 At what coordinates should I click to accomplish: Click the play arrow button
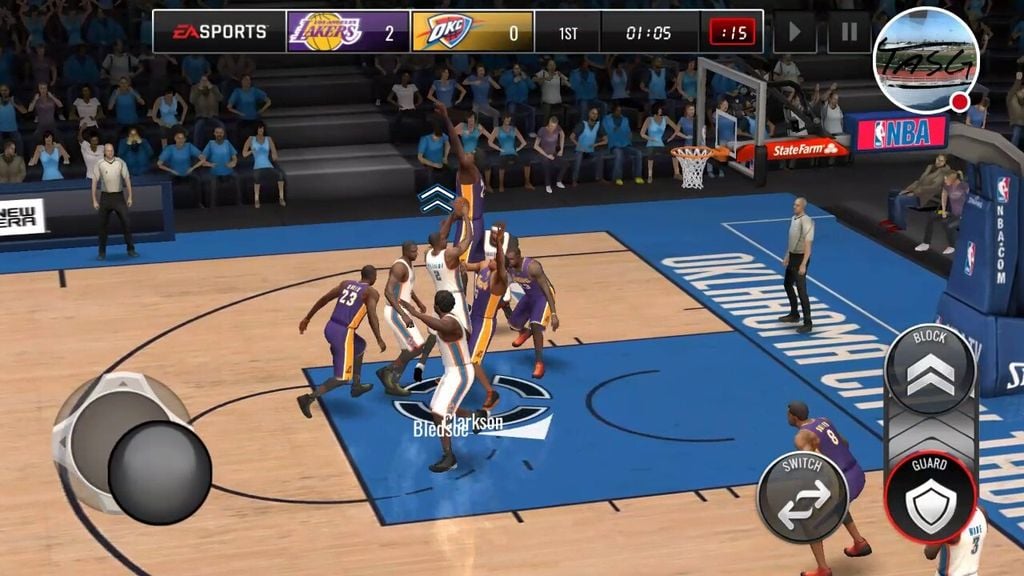pos(795,32)
